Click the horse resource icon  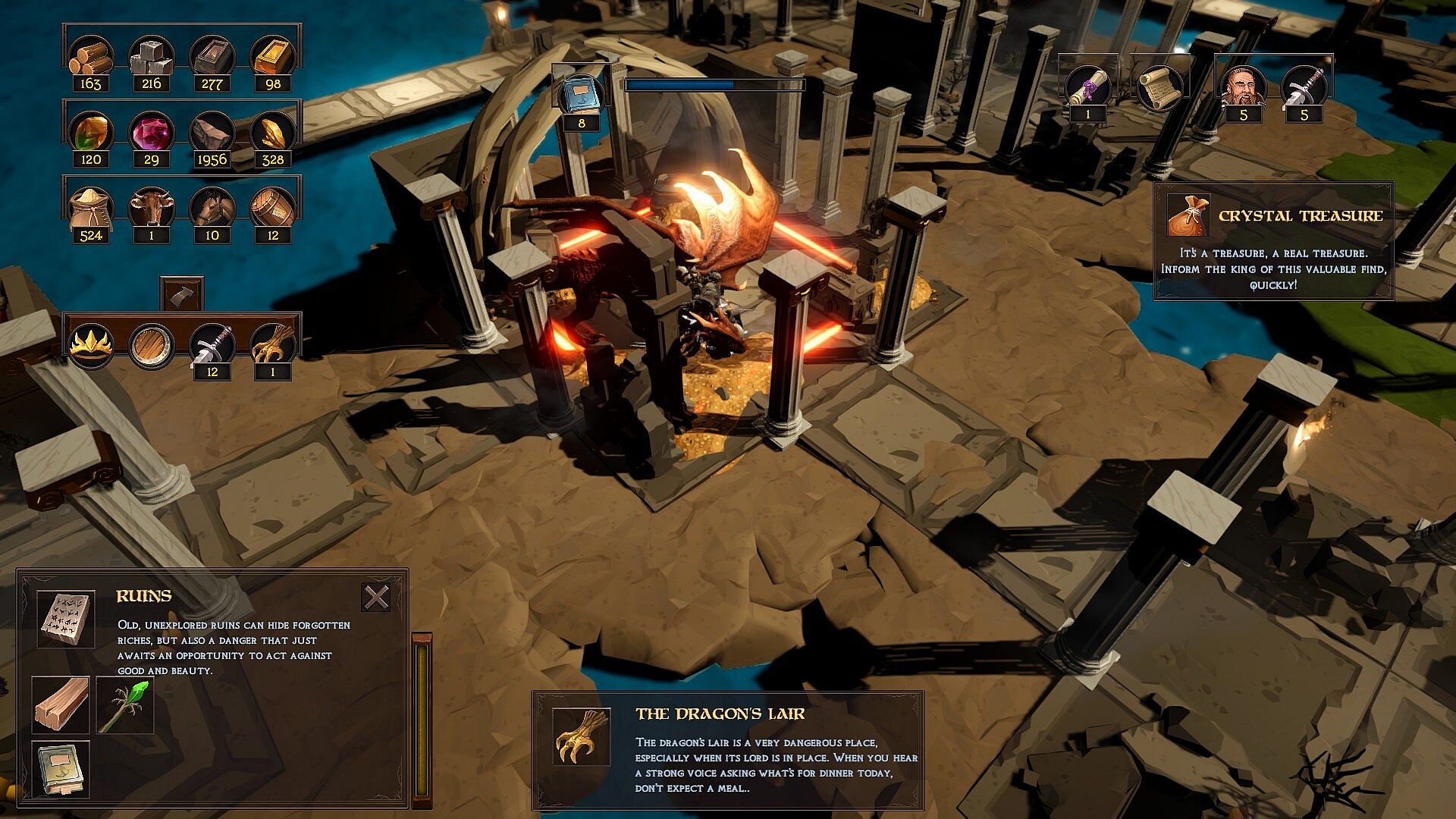click(x=212, y=207)
